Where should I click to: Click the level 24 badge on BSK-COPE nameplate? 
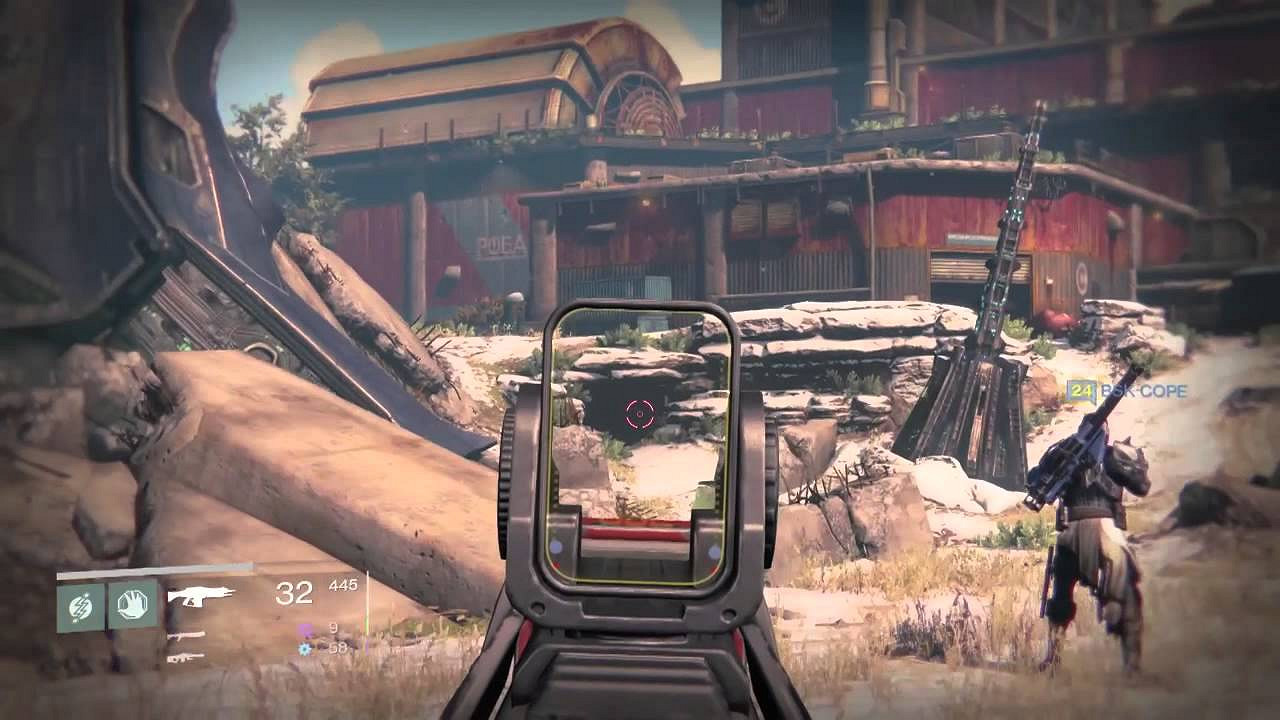coord(1081,390)
